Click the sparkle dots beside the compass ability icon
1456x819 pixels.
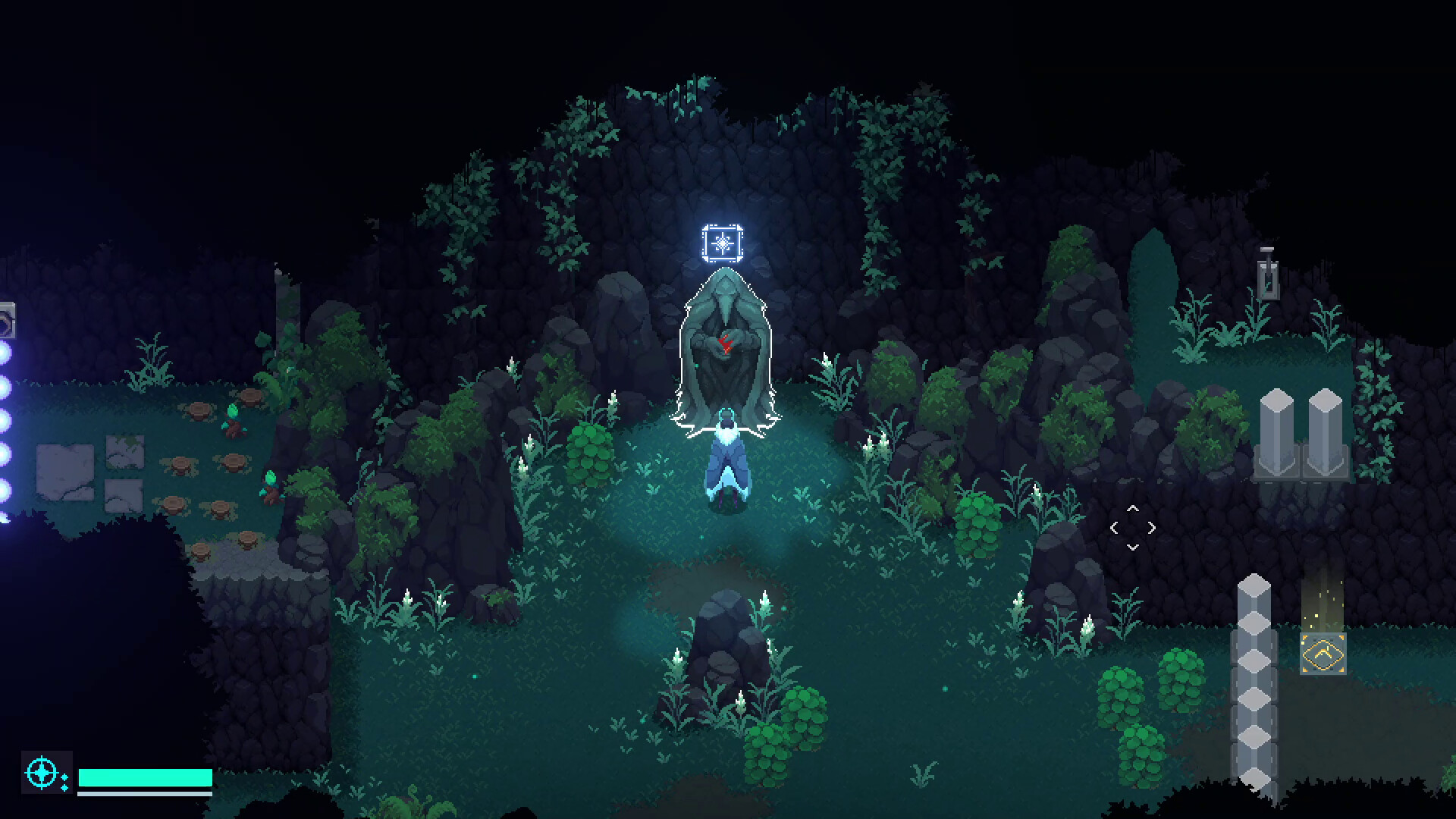click(64, 784)
